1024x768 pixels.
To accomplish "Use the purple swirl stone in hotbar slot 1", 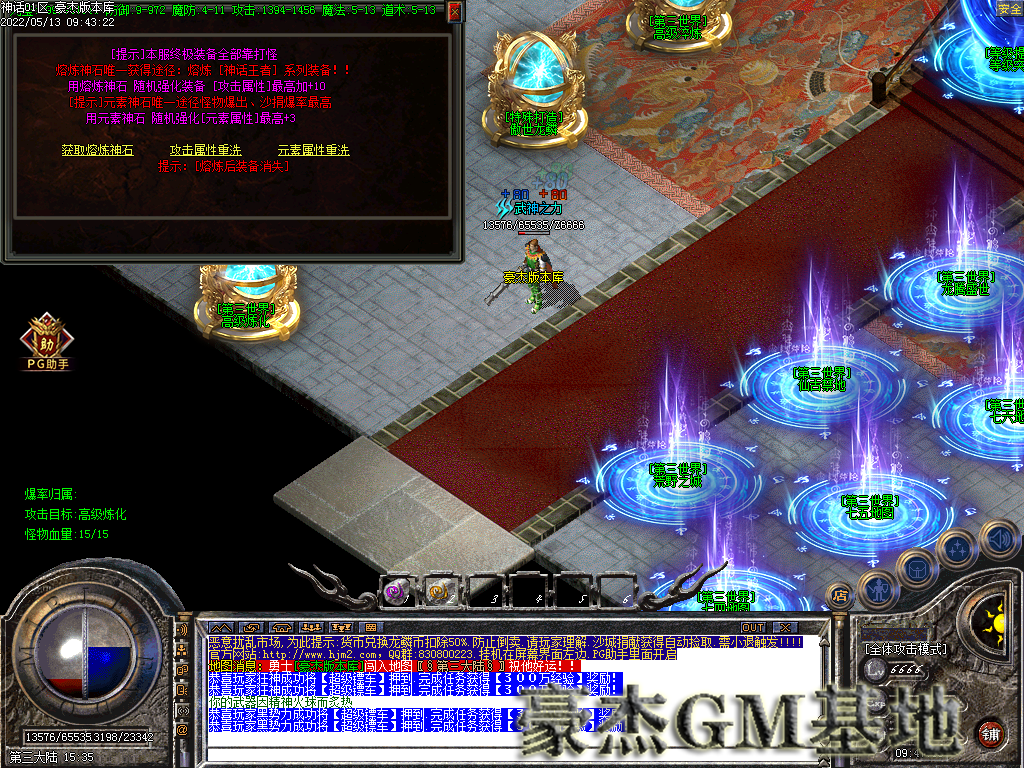I will [x=397, y=592].
